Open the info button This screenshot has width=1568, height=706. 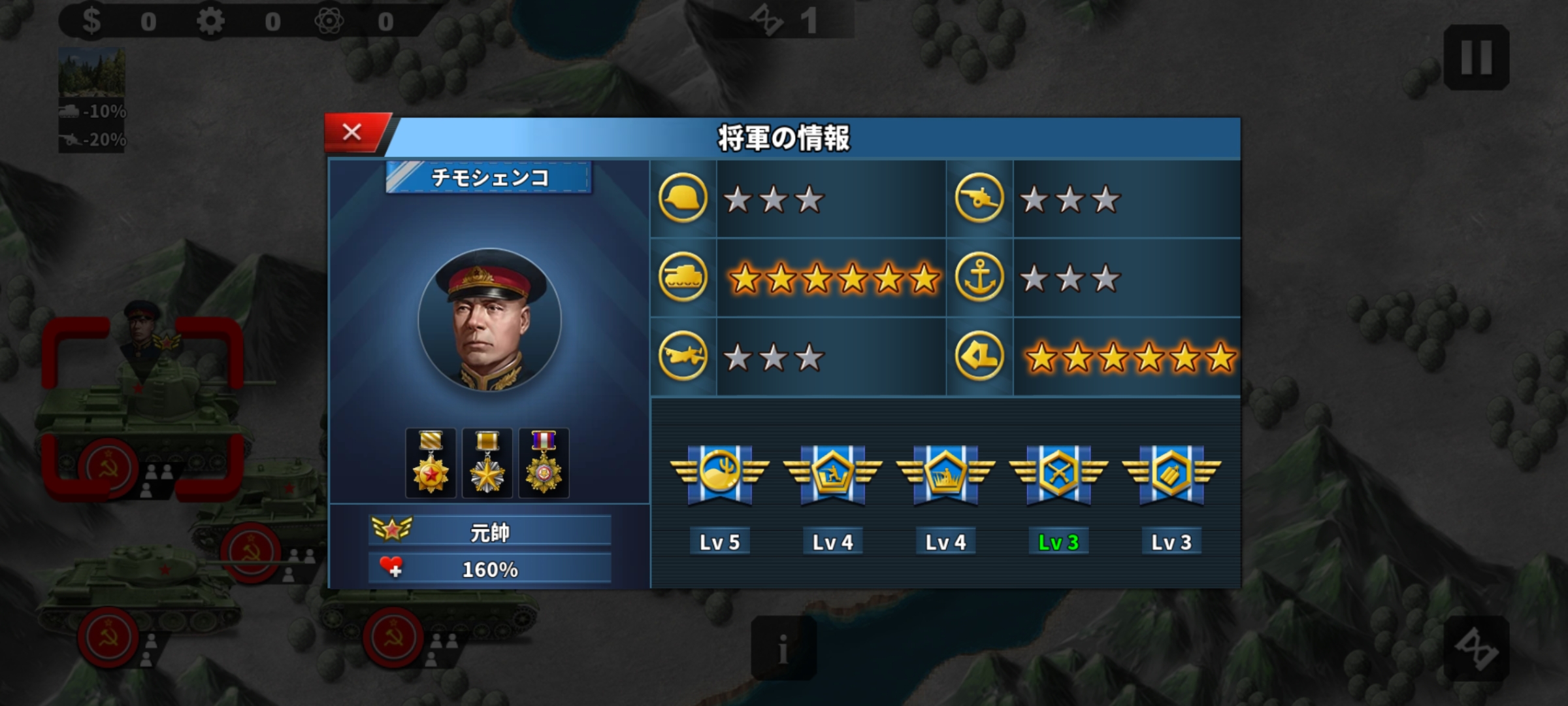[783, 648]
